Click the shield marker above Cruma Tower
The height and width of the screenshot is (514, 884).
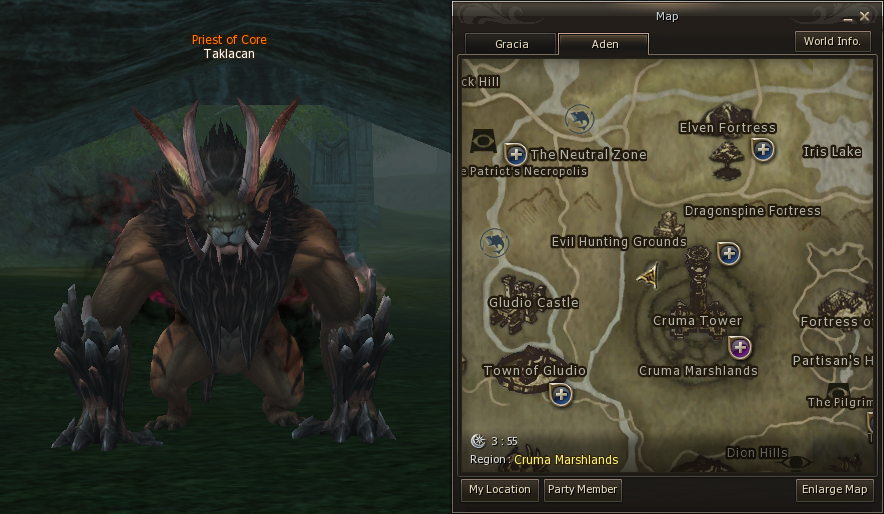coord(729,254)
